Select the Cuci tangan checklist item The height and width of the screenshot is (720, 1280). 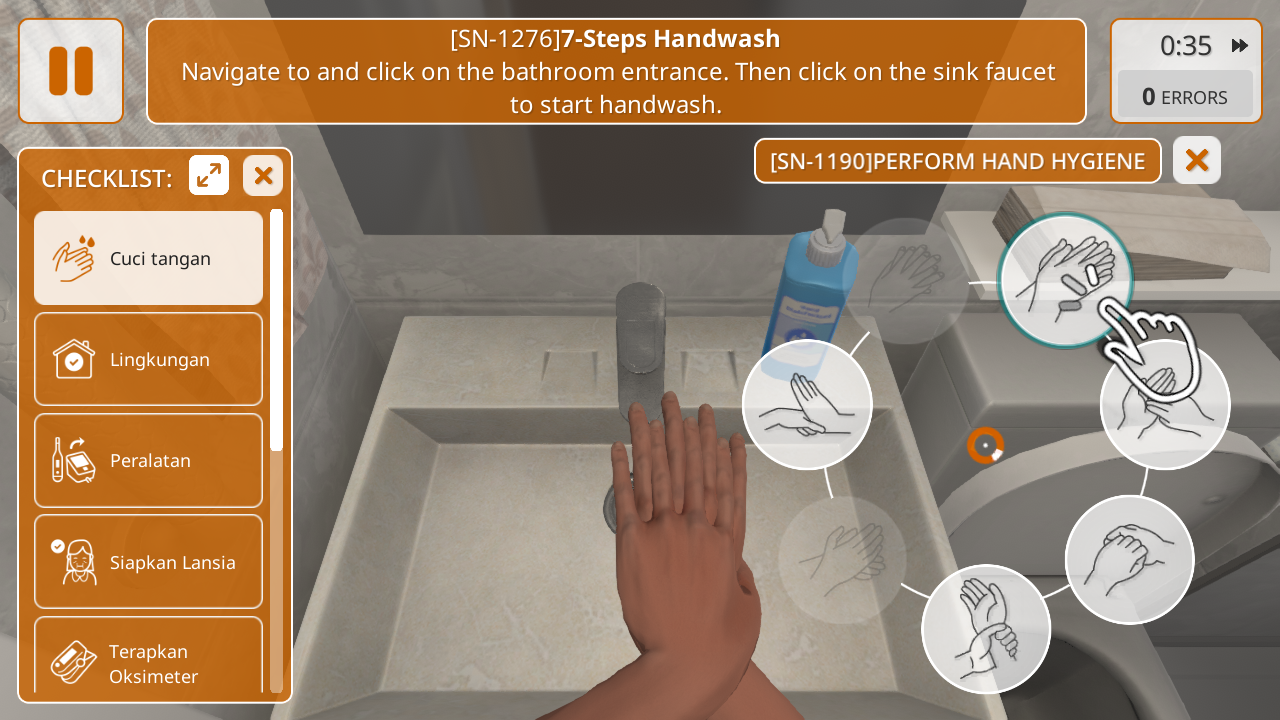coord(148,258)
